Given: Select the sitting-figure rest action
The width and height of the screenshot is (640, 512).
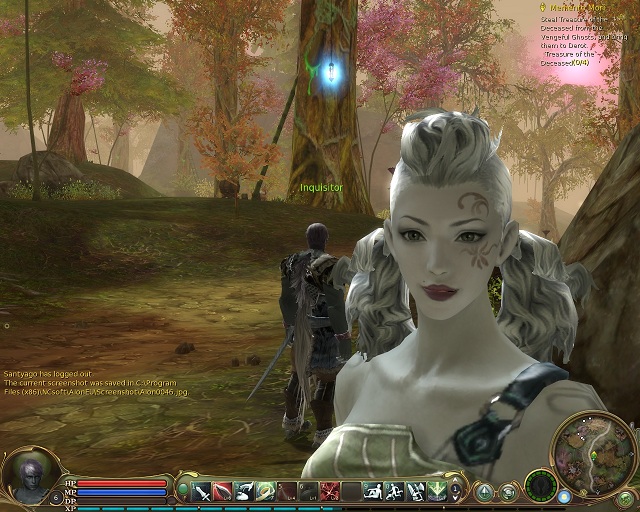Looking at the screenshot, I should pos(372,491).
